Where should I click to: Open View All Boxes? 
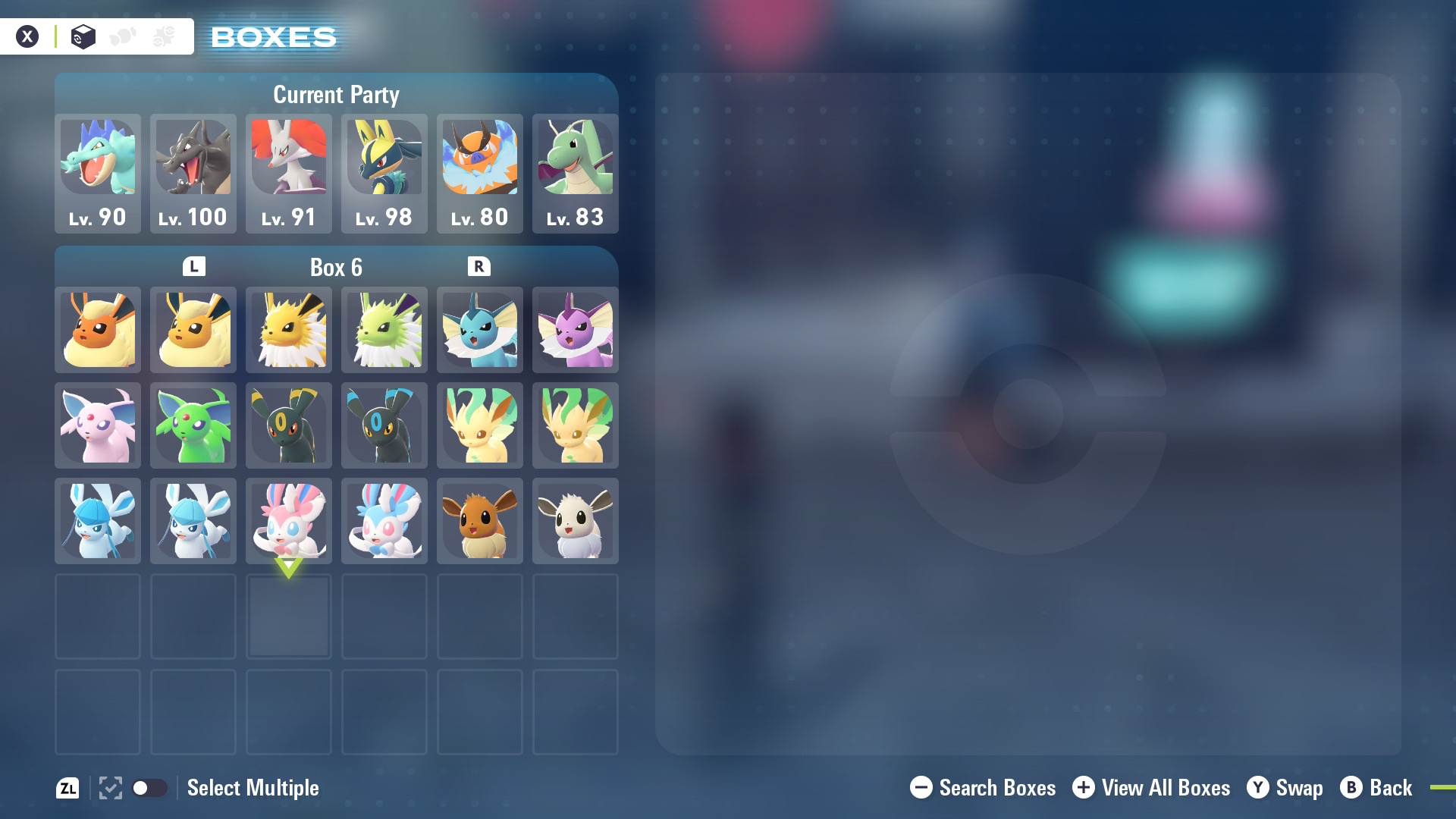coord(1151,788)
